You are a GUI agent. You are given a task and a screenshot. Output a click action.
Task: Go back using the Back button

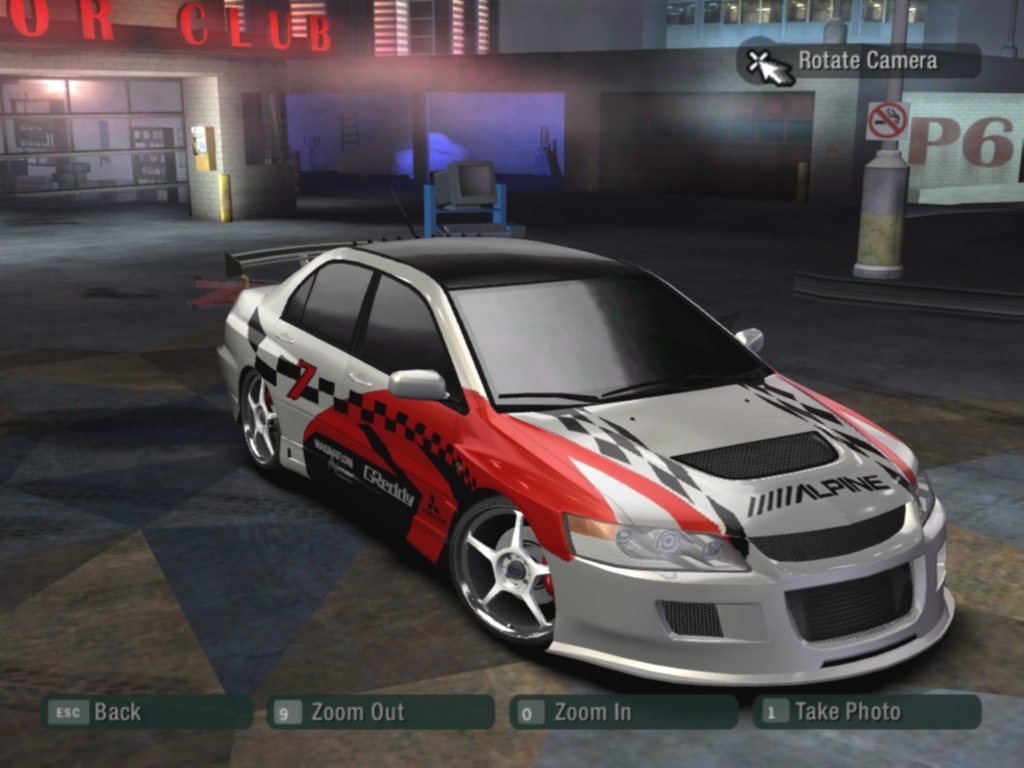pyautogui.click(x=146, y=712)
